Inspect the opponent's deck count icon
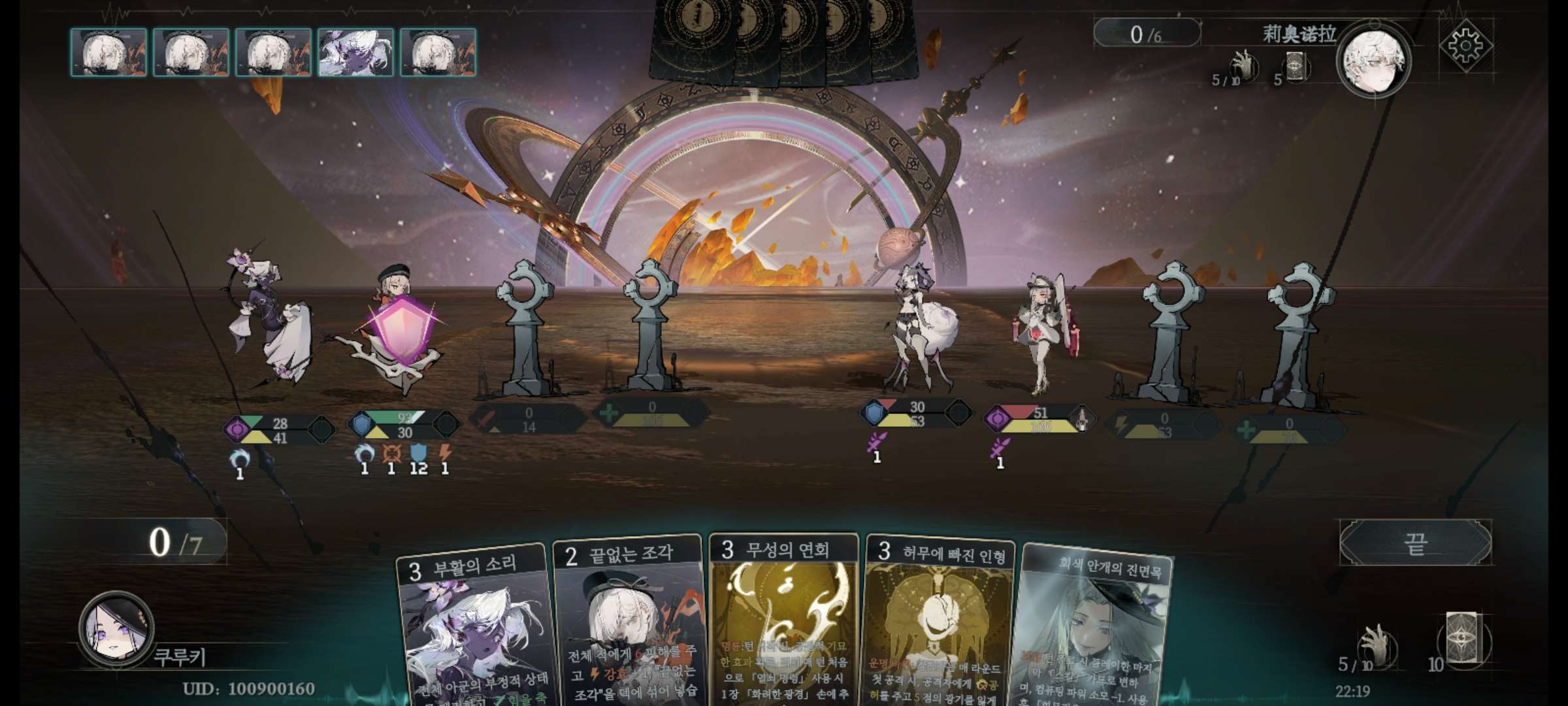1568x706 pixels. [1295, 67]
